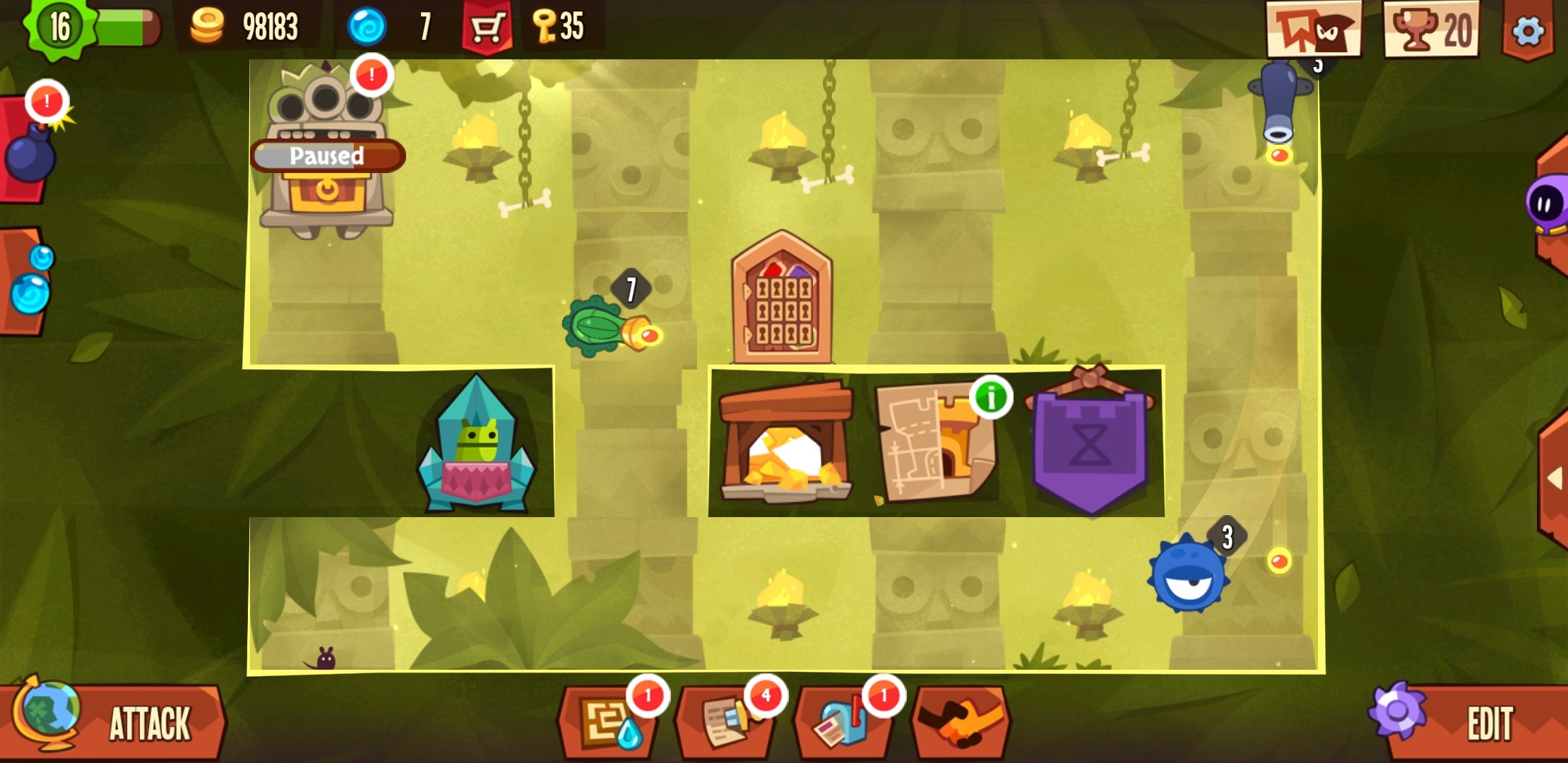Tap the green info badge on blueprint

[x=990, y=398]
